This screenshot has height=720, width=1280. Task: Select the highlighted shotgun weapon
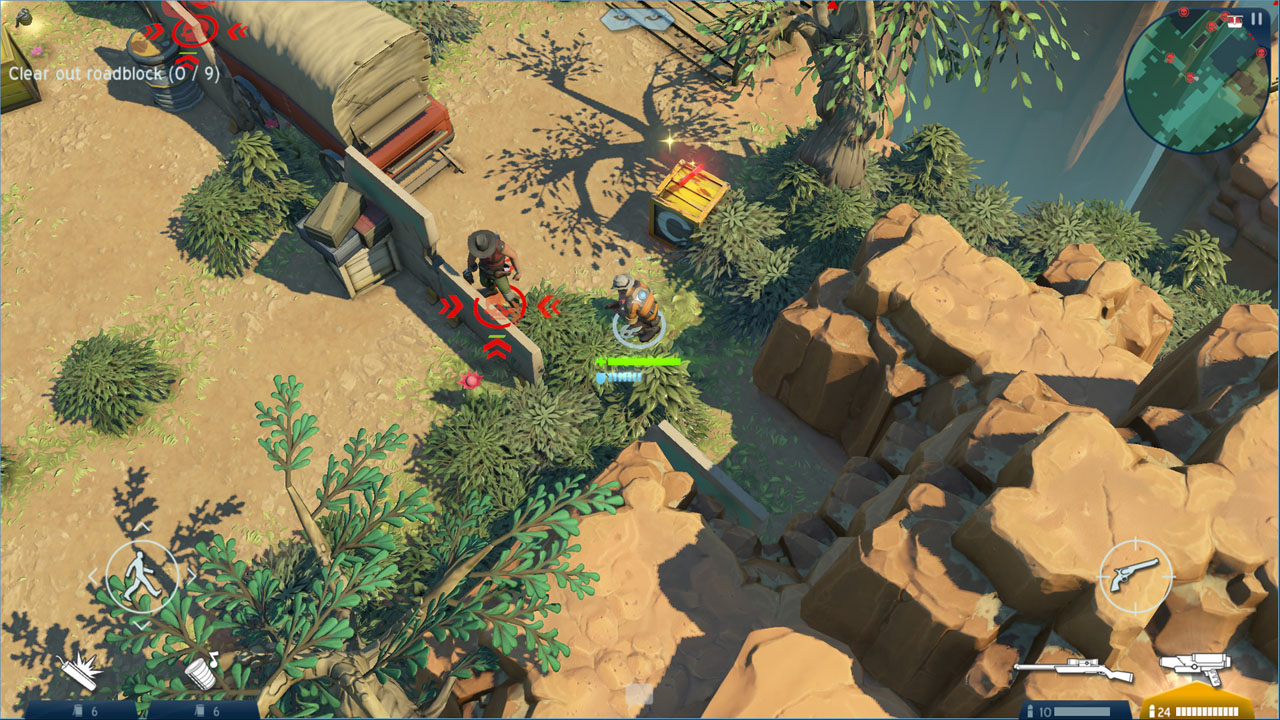tap(1198, 667)
